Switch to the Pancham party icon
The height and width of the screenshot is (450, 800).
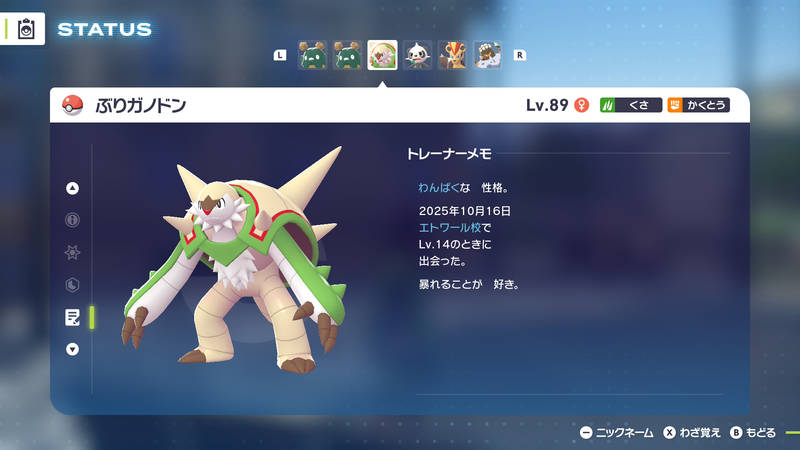(x=417, y=55)
